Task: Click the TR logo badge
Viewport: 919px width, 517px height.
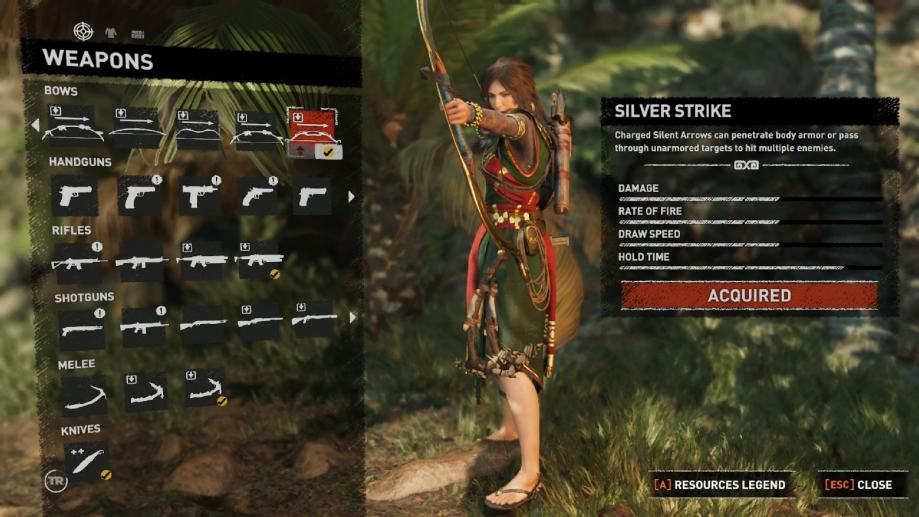Action: pos(55,478)
